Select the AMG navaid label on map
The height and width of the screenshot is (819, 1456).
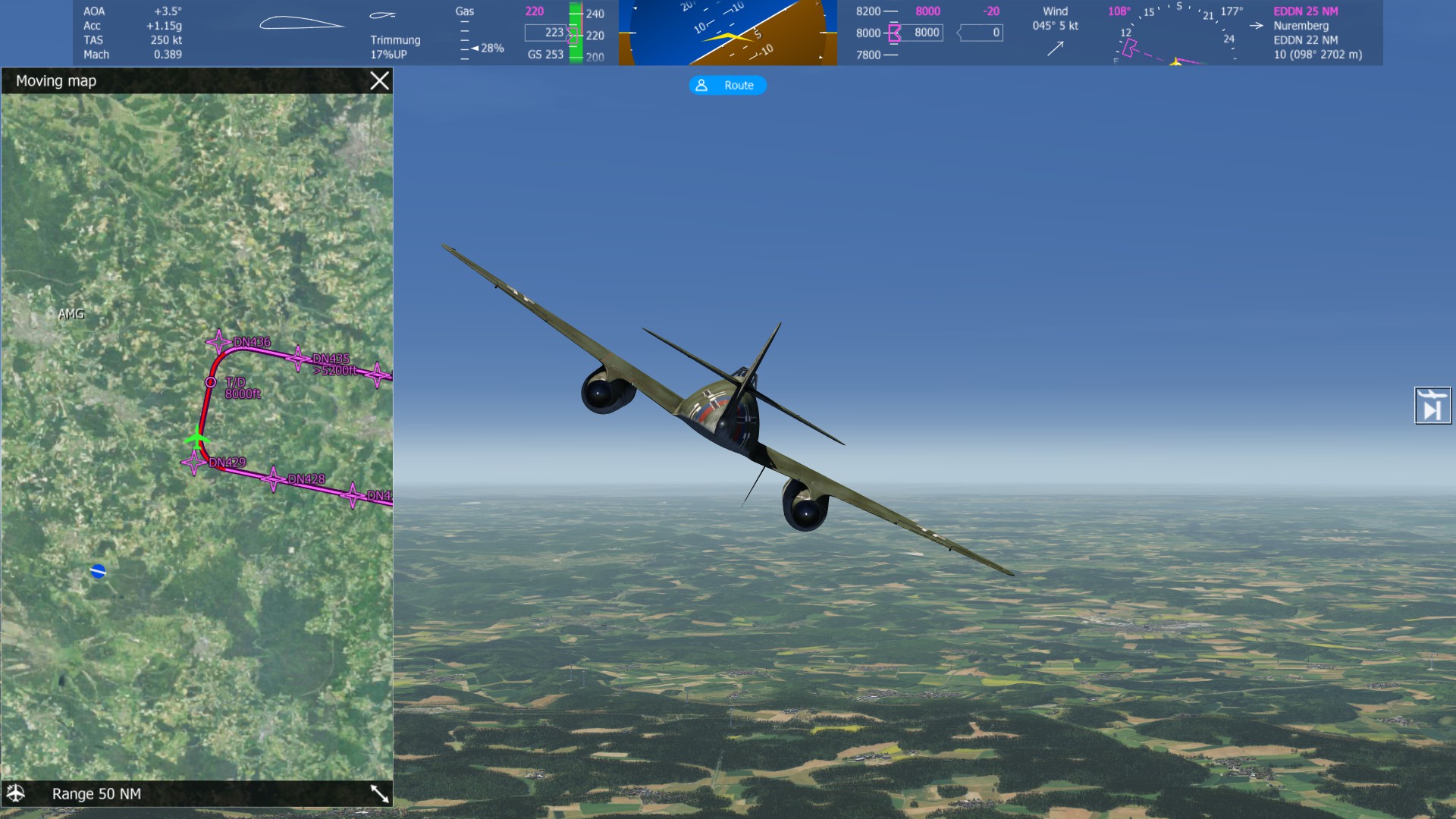click(71, 314)
